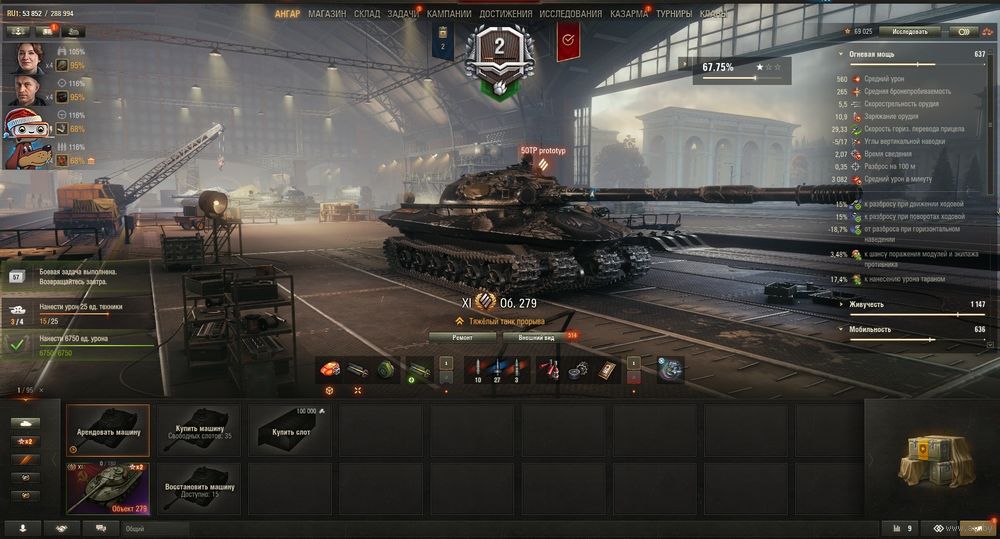The width and height of the screenshot is (1000, 539).
Task: Open the МАГАЗИН store tab
Action: (327, 14)
